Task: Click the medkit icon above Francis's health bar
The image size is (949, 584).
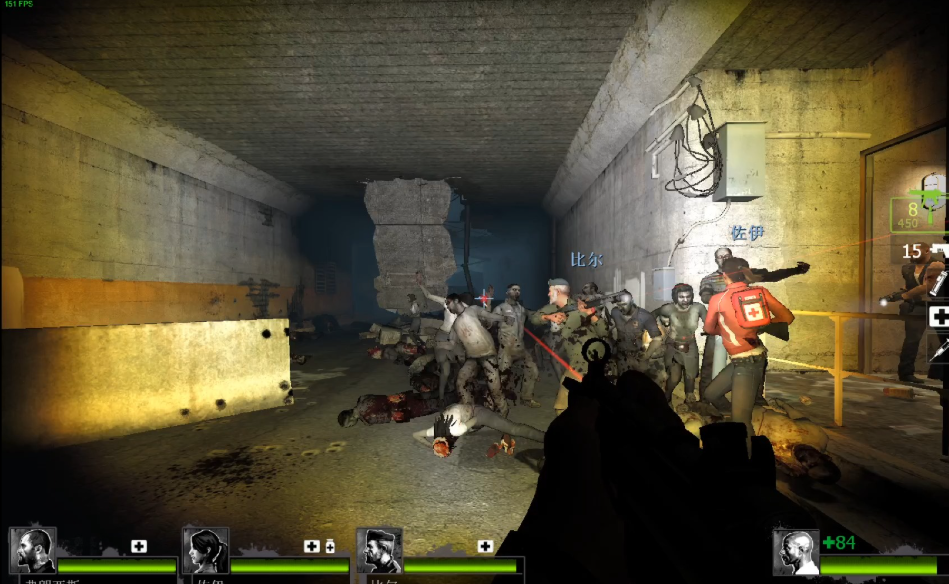Action: [139, 546]
